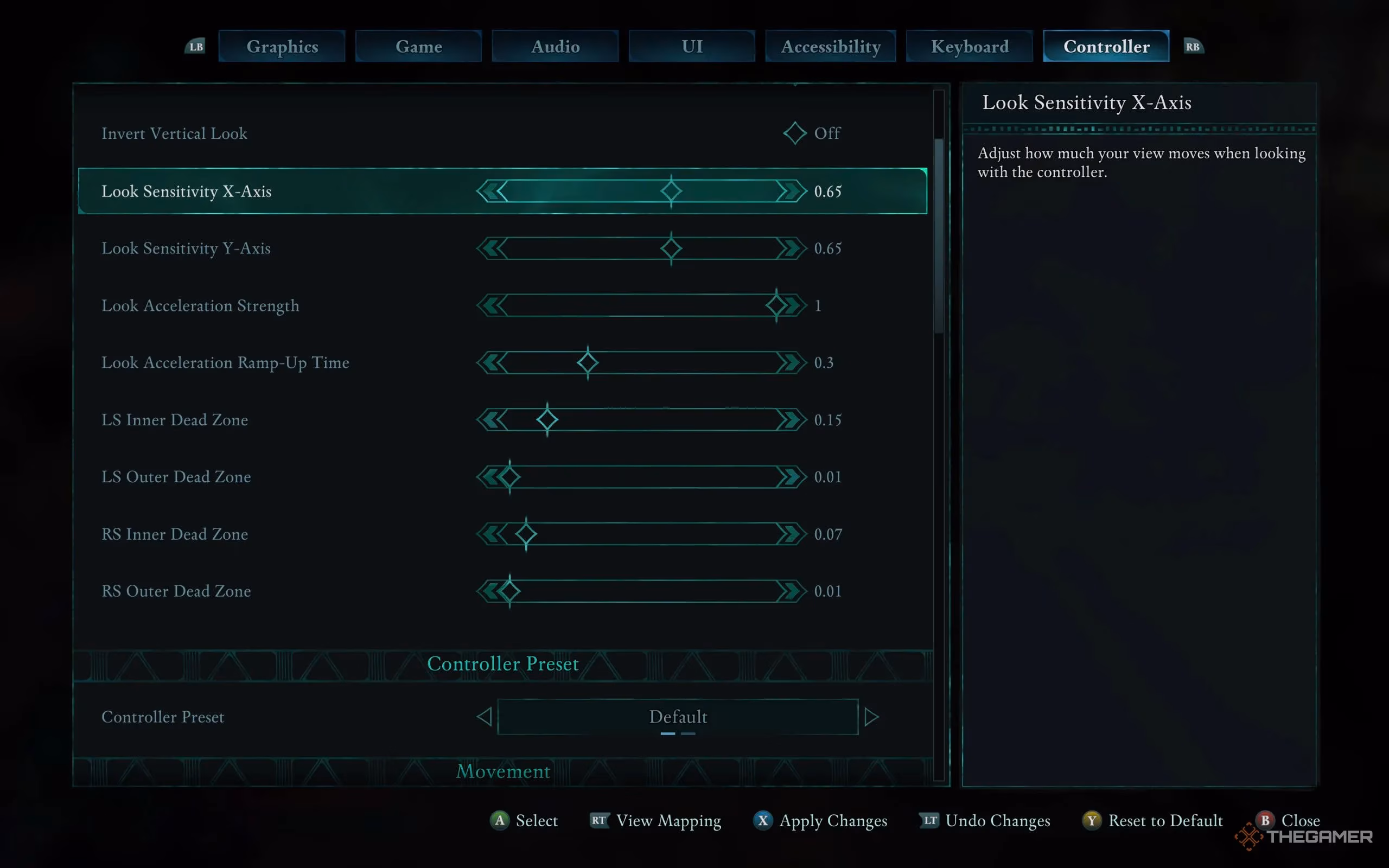Click the B Close button icon
The image size is (1389, 868).
click(1265, 820)
